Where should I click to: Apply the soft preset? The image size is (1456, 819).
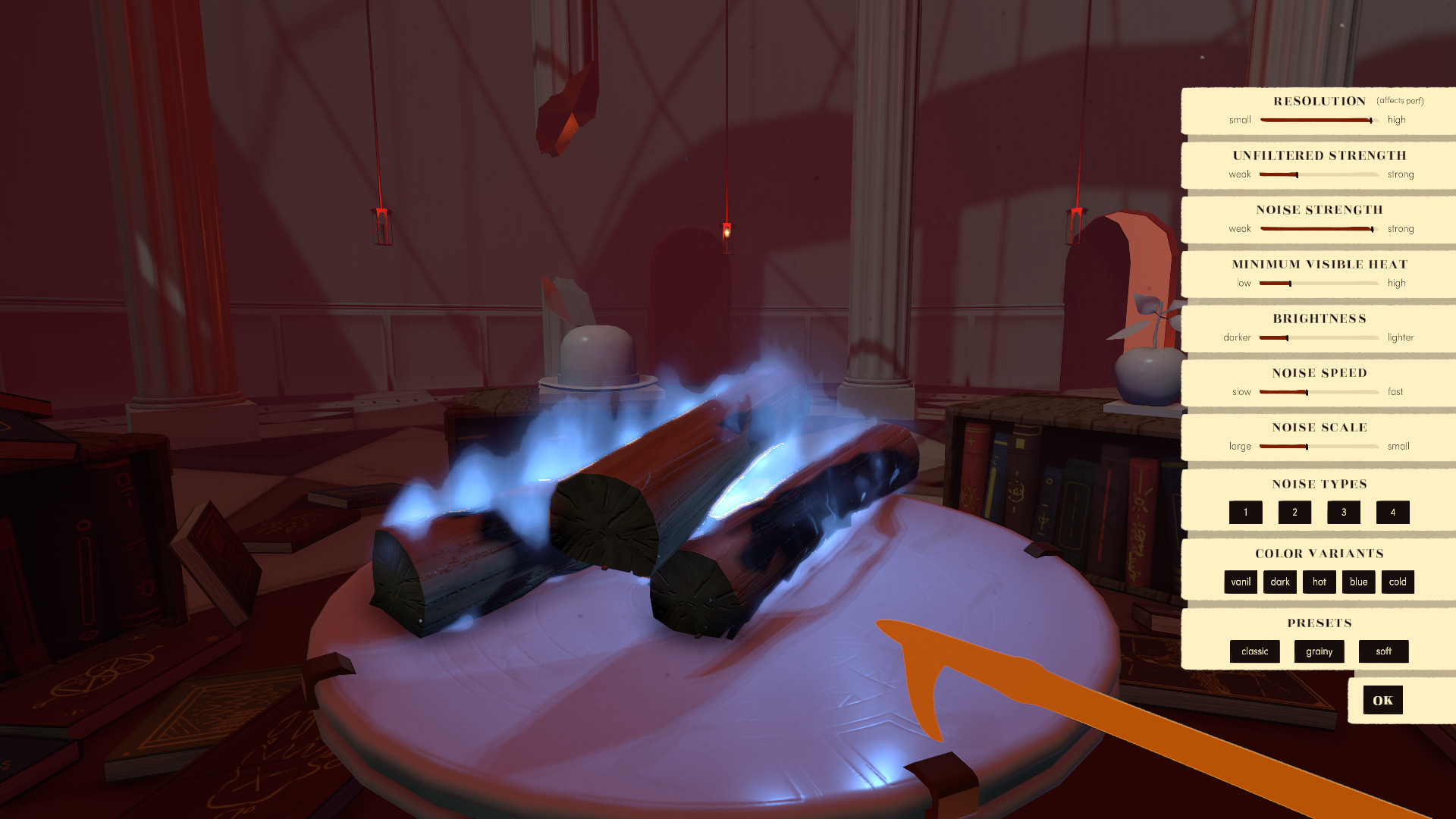(x=1383, y=651)
